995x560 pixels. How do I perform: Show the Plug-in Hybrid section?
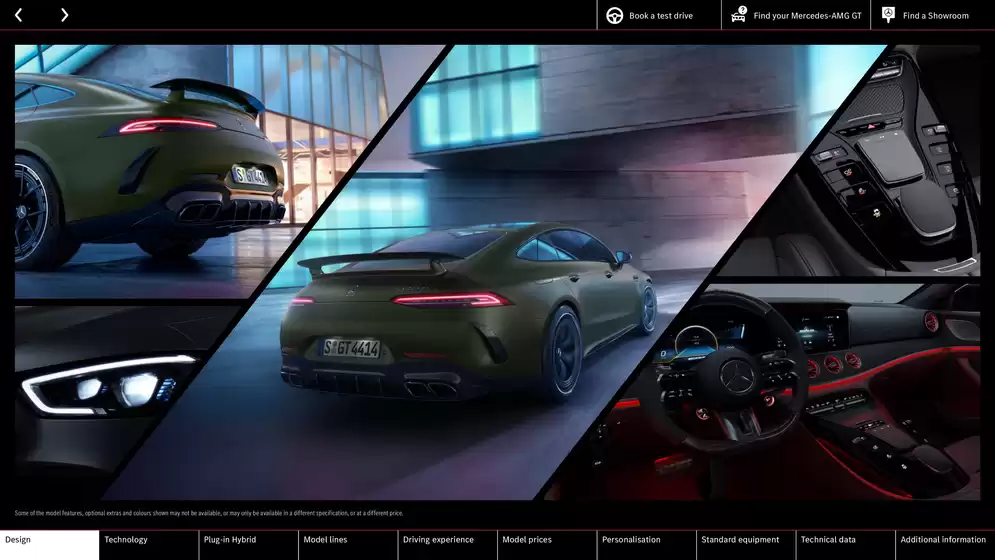click(248, 544)
